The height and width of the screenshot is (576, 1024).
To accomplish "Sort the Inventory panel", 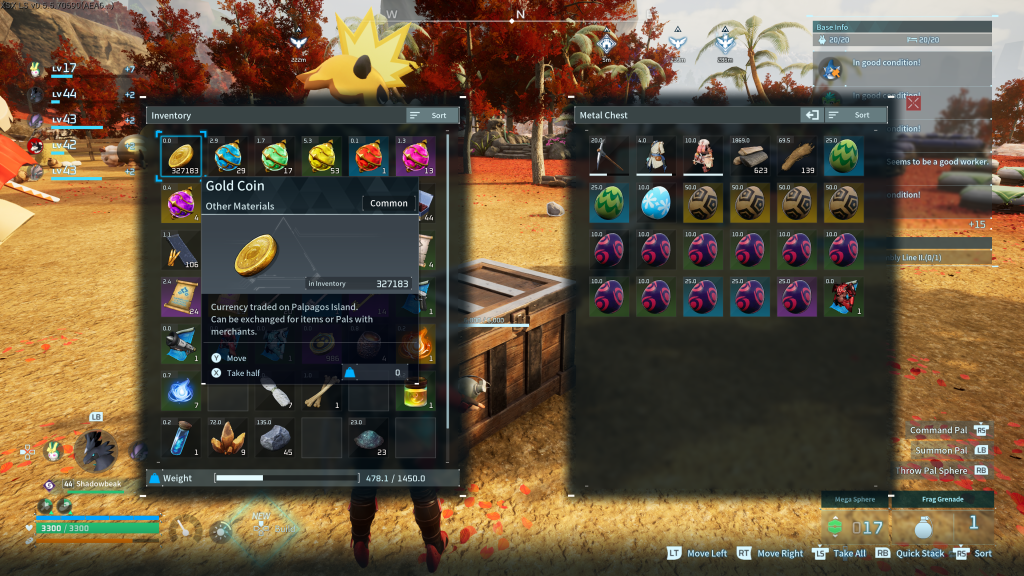I will (432, 116).
